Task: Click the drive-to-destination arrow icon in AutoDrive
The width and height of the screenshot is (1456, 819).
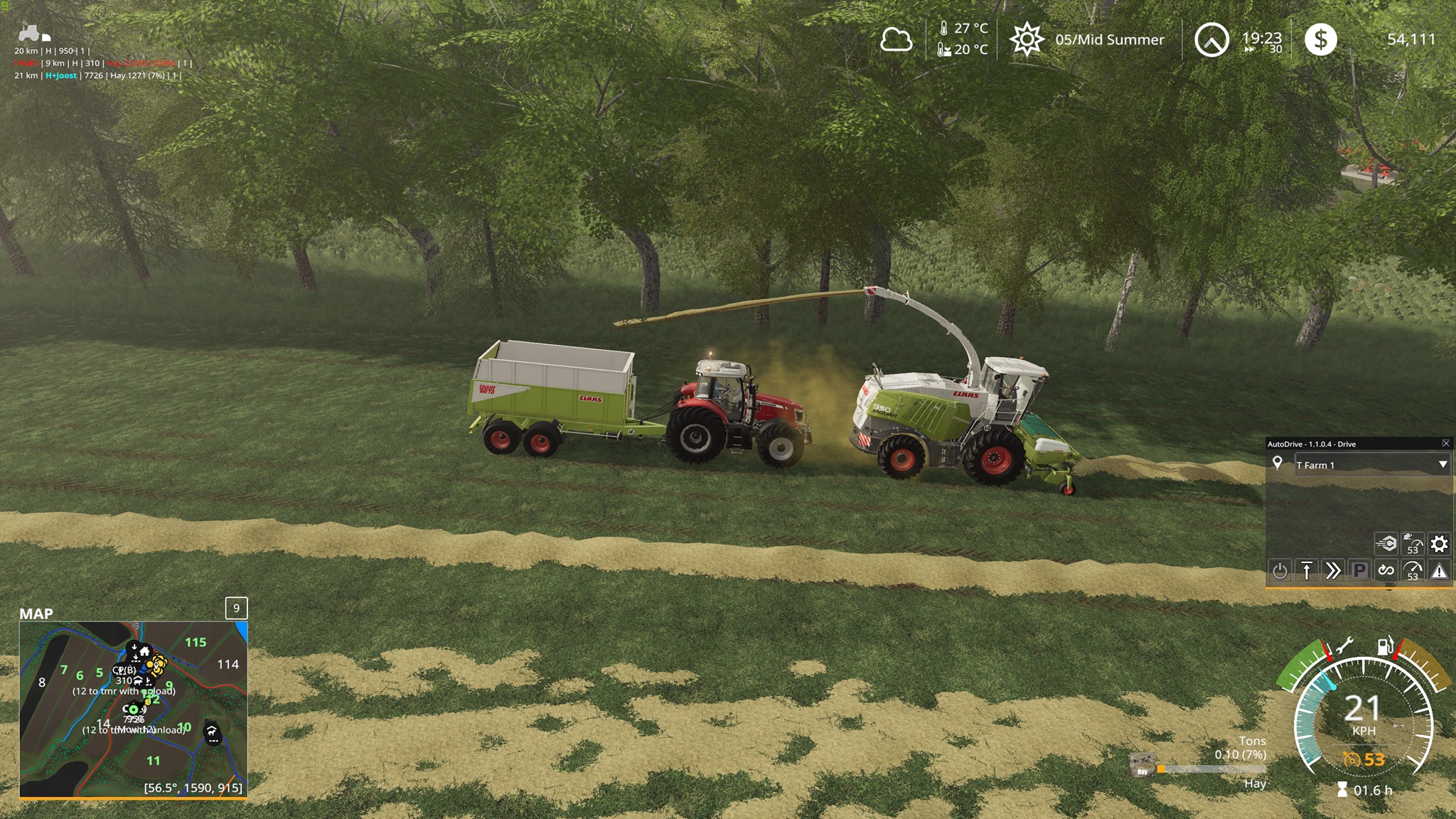Action: (1307, 569)
